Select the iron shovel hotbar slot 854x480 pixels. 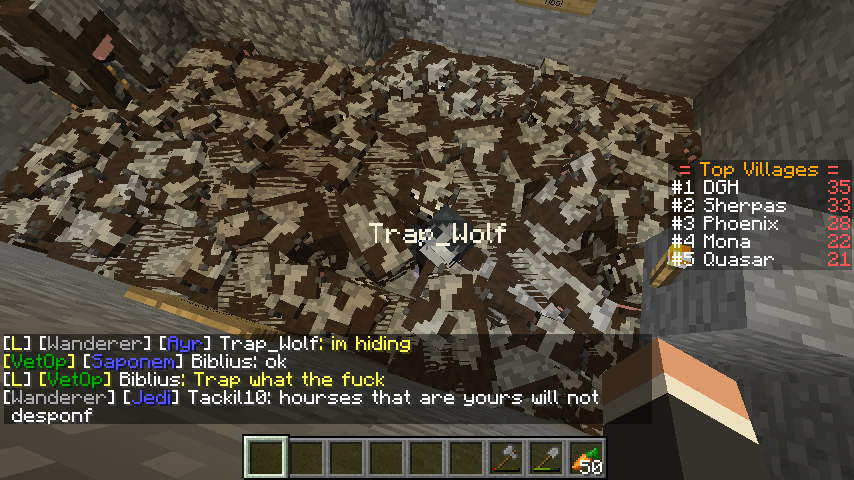click(546, 458)
